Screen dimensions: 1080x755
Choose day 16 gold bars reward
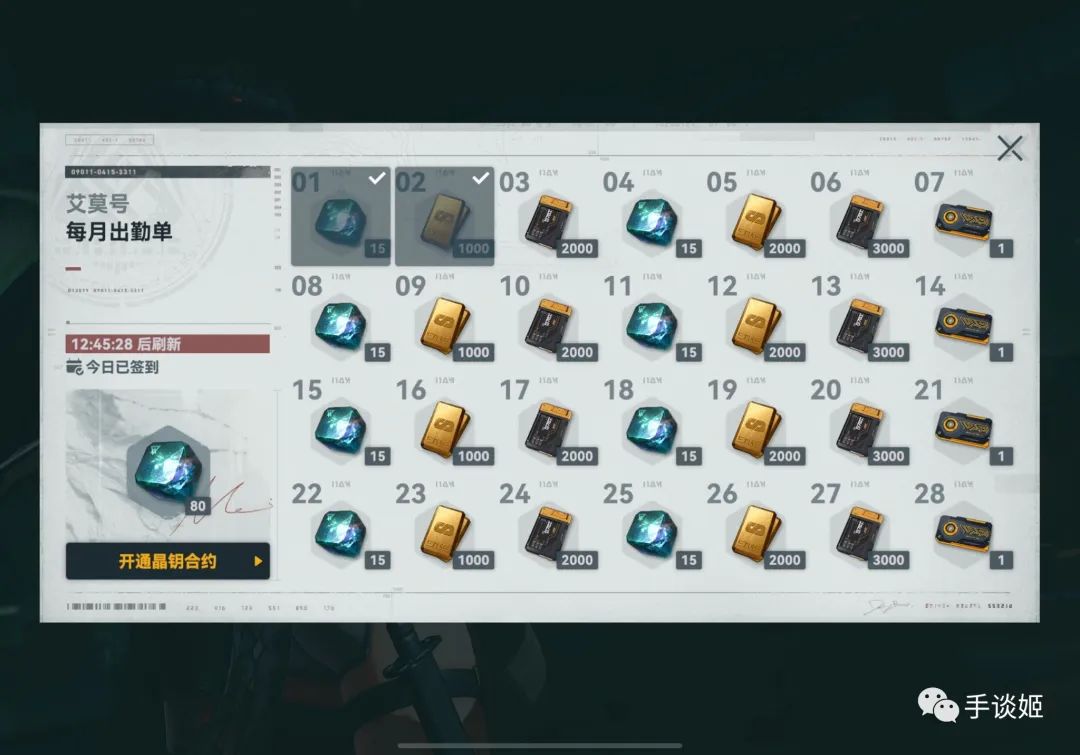444,429
